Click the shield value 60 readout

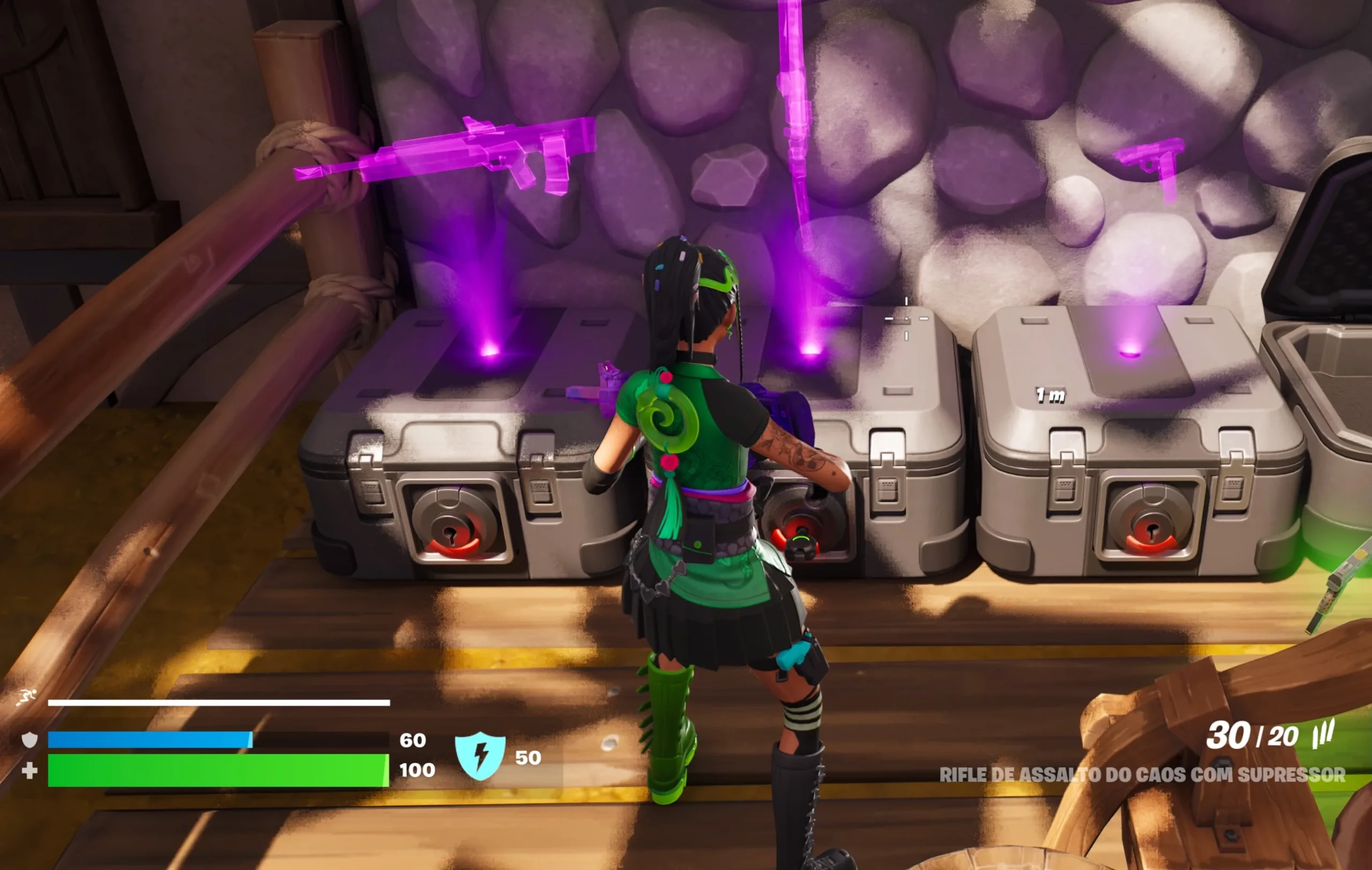click(x=413, y=741)
